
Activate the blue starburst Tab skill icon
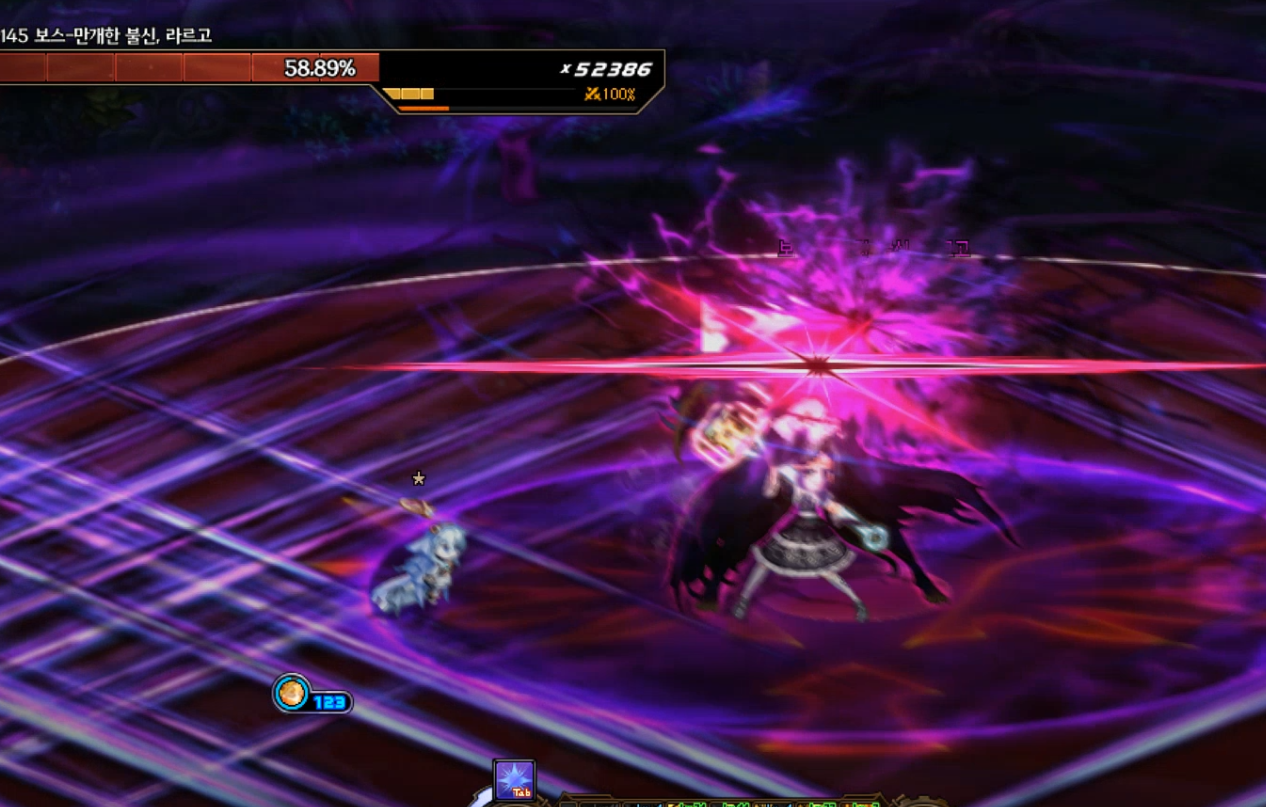tap(514, 780)
